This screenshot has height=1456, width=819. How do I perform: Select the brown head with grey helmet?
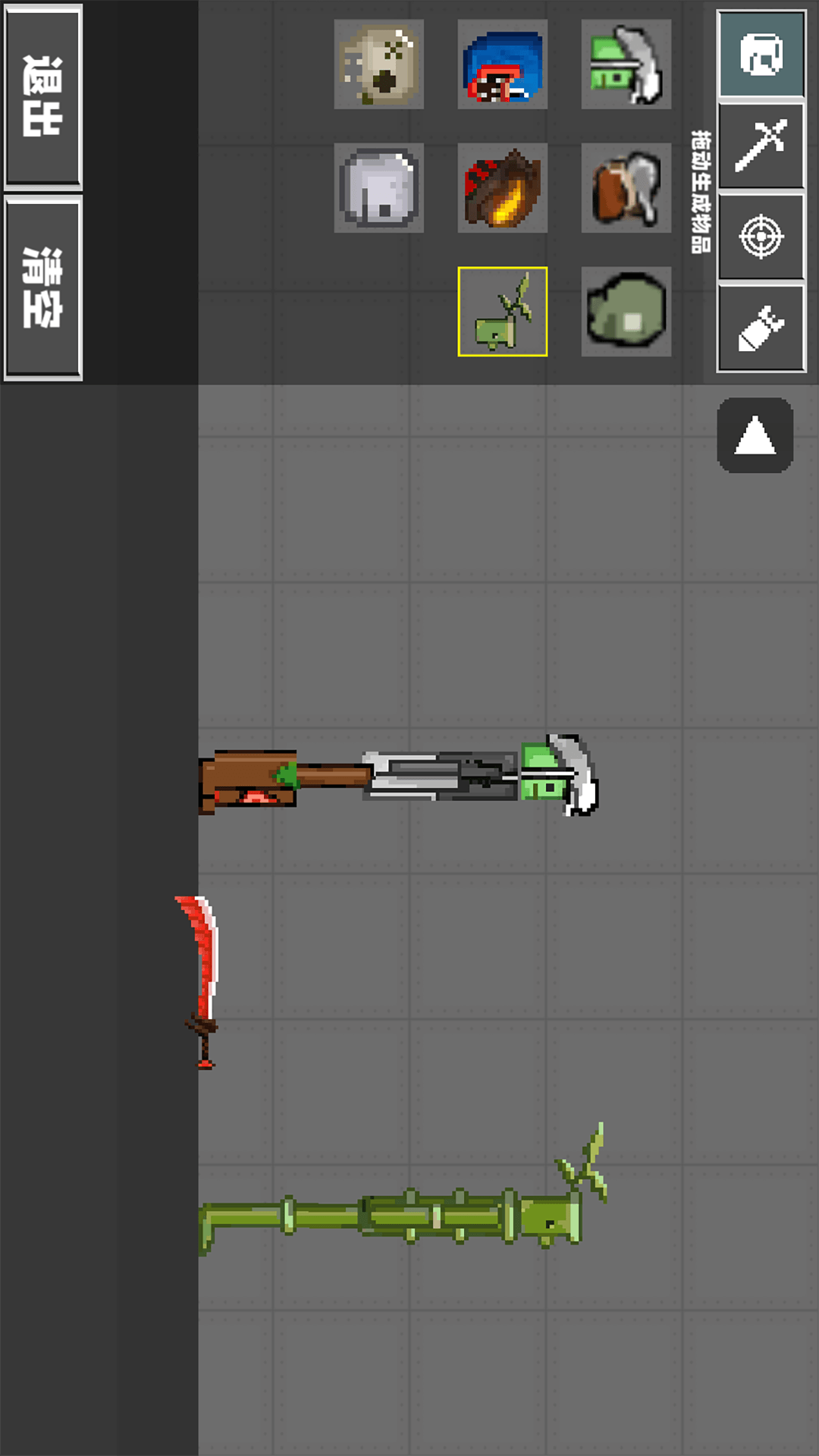coord(626,188)
